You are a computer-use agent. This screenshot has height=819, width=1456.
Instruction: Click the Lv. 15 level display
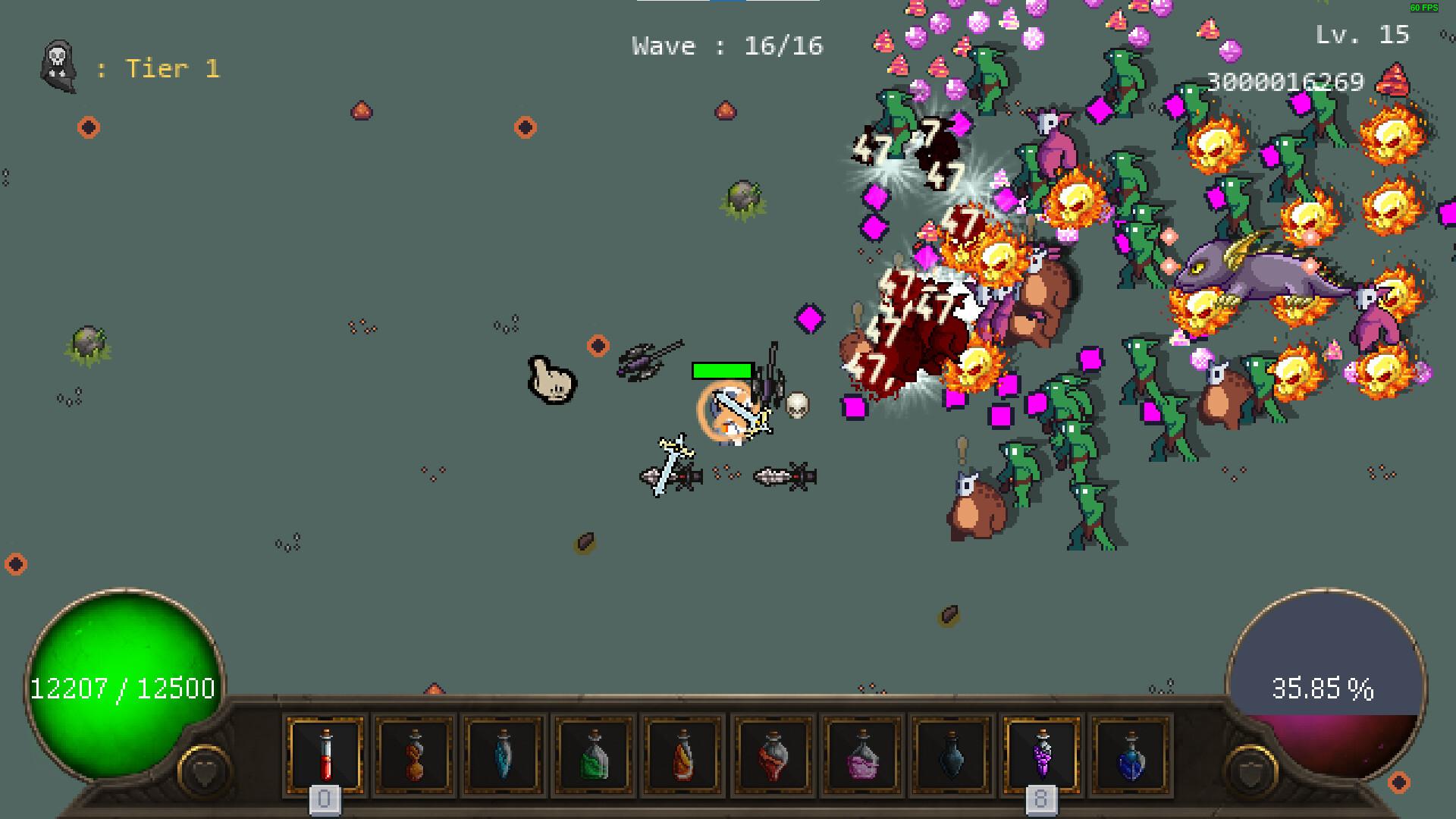tap(1360, 35)
